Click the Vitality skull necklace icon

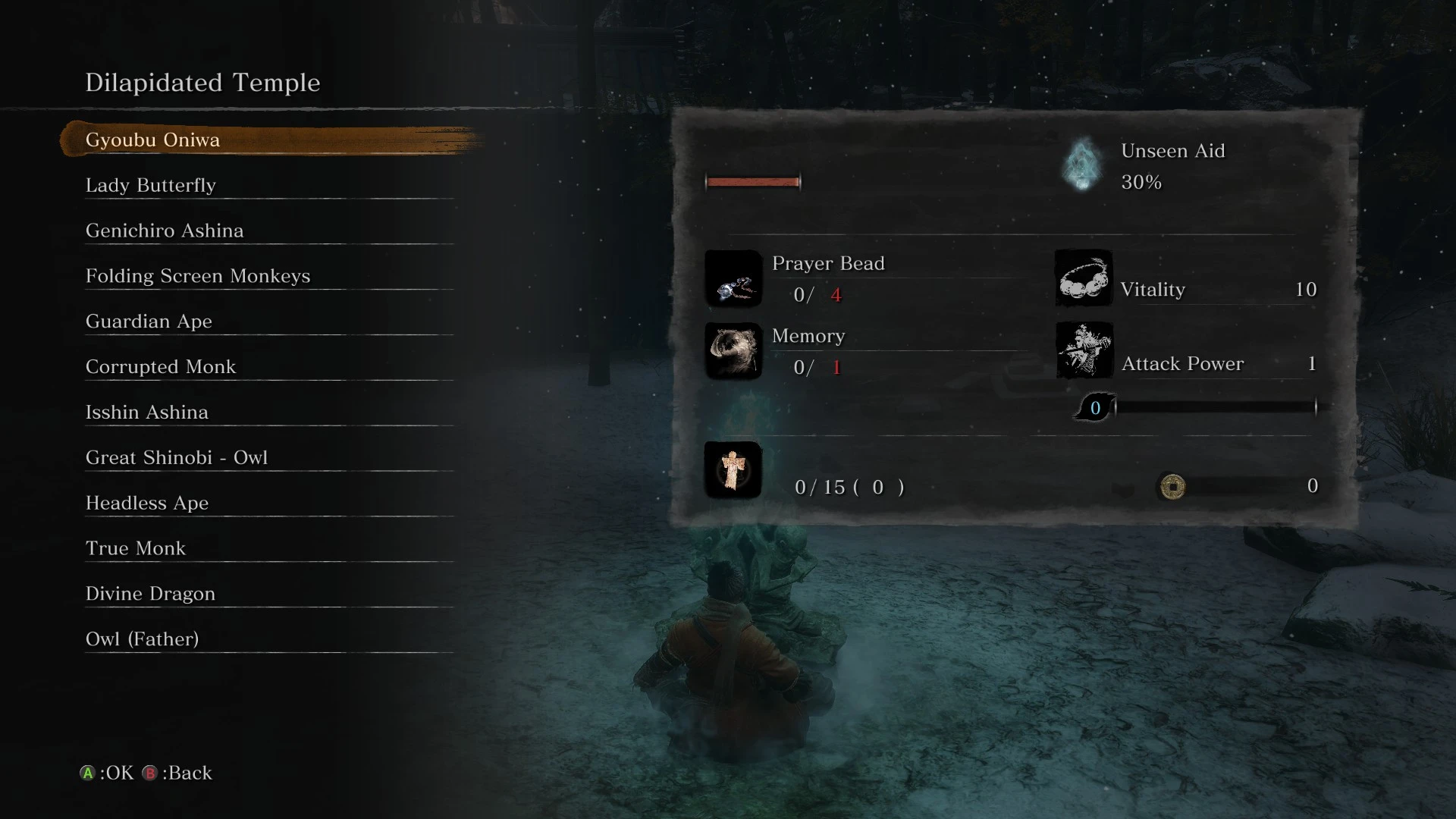tap(1083, 278)
